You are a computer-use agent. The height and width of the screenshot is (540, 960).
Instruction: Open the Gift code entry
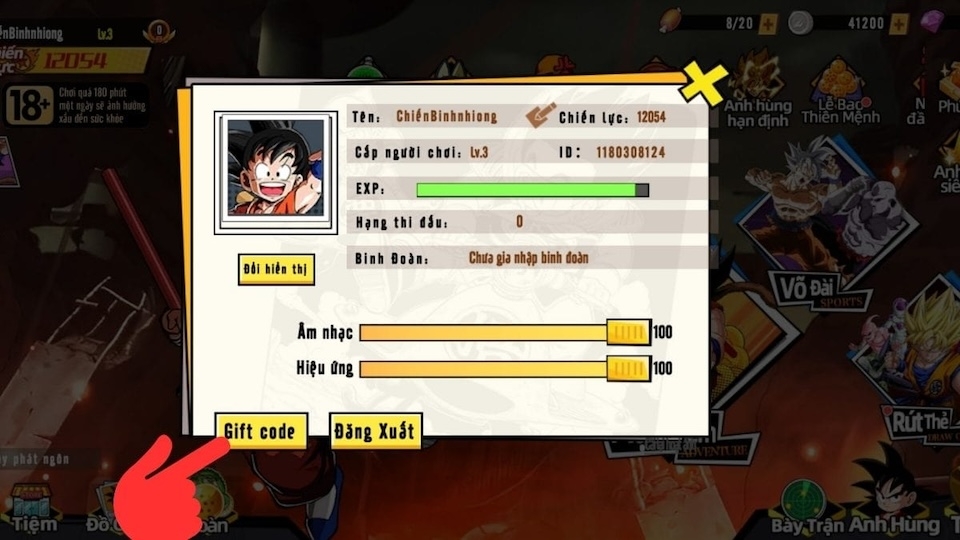260,431
